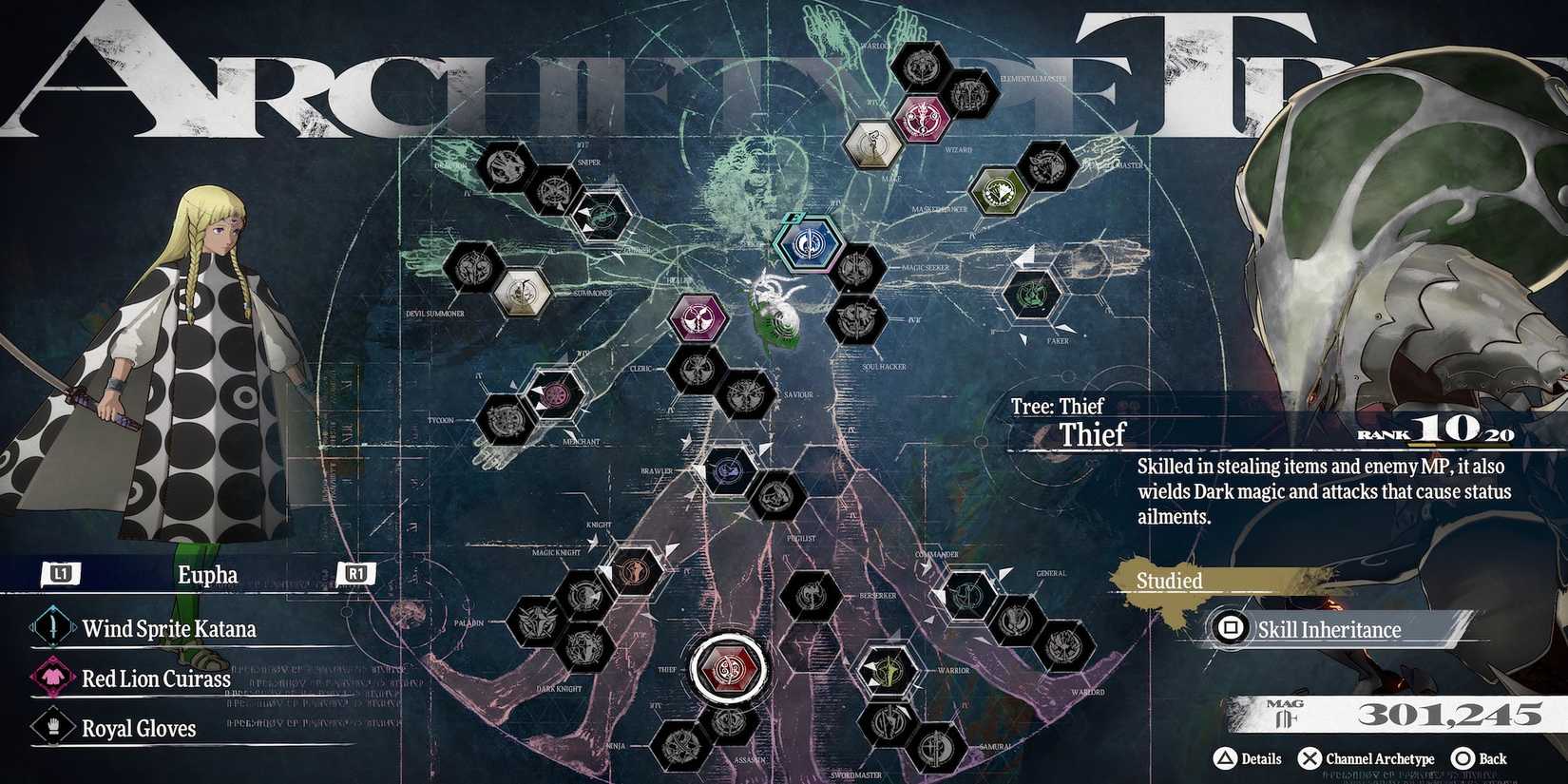
Task: Select the Masked Dancer archetype node
Action: tap(998, 193)
